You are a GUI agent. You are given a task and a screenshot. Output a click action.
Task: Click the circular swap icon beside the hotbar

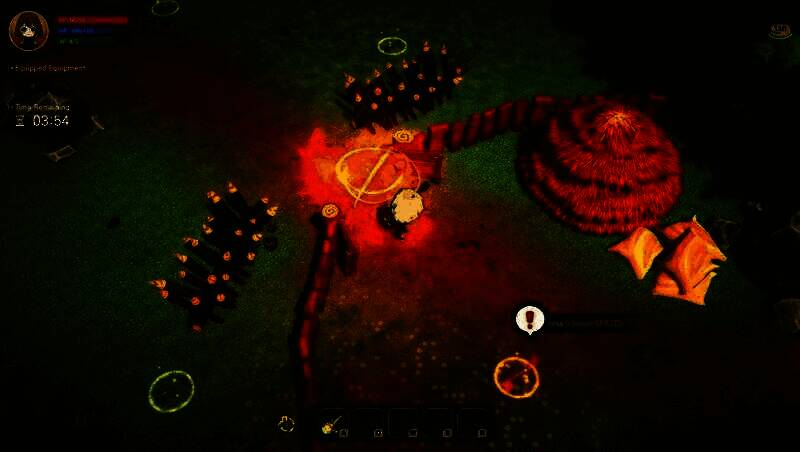point(287,424)
